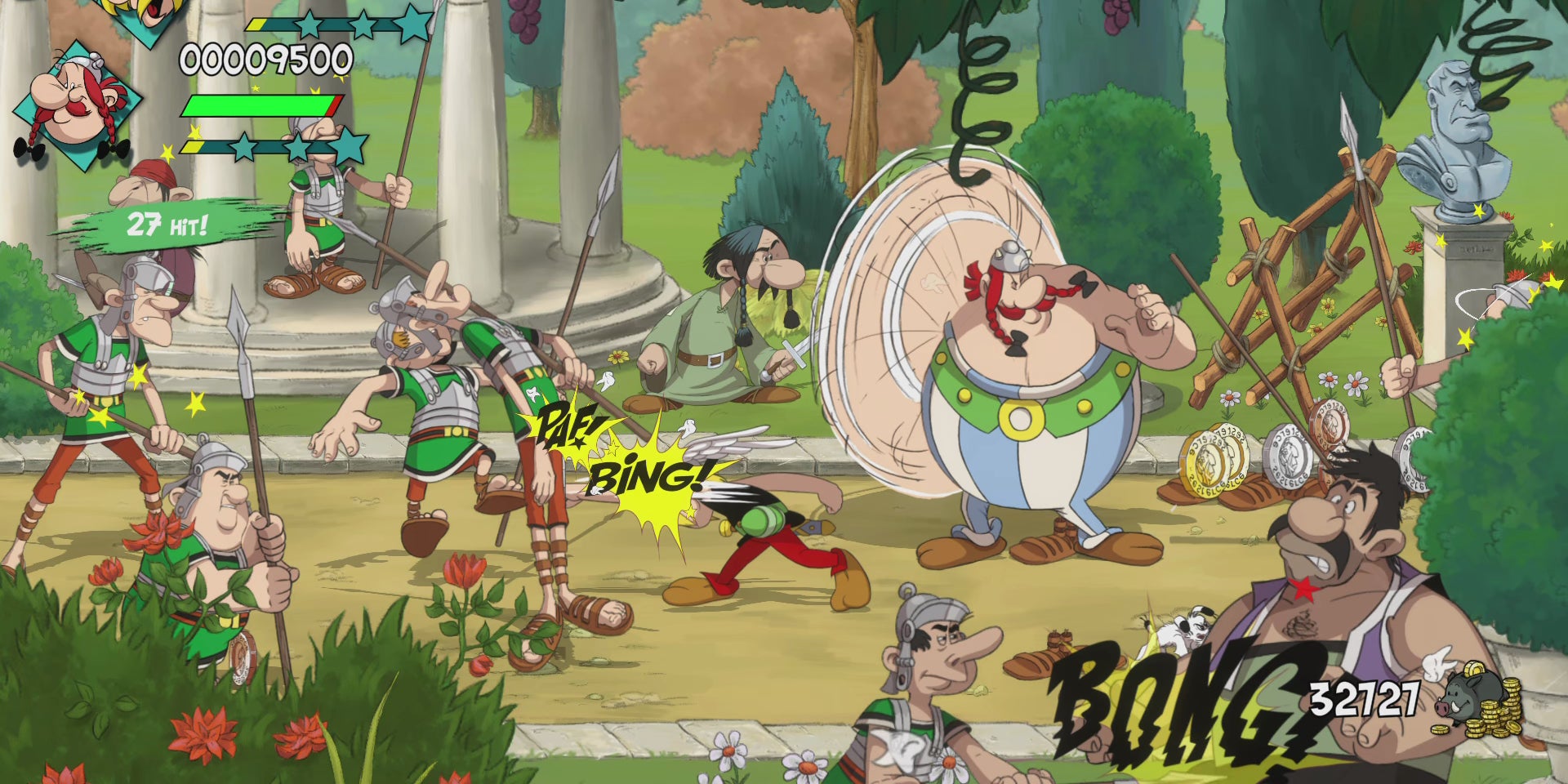Select the first teal star on the upper rating bar
Viewport: 1568px width, 784px height.
[x=310, y=22]
